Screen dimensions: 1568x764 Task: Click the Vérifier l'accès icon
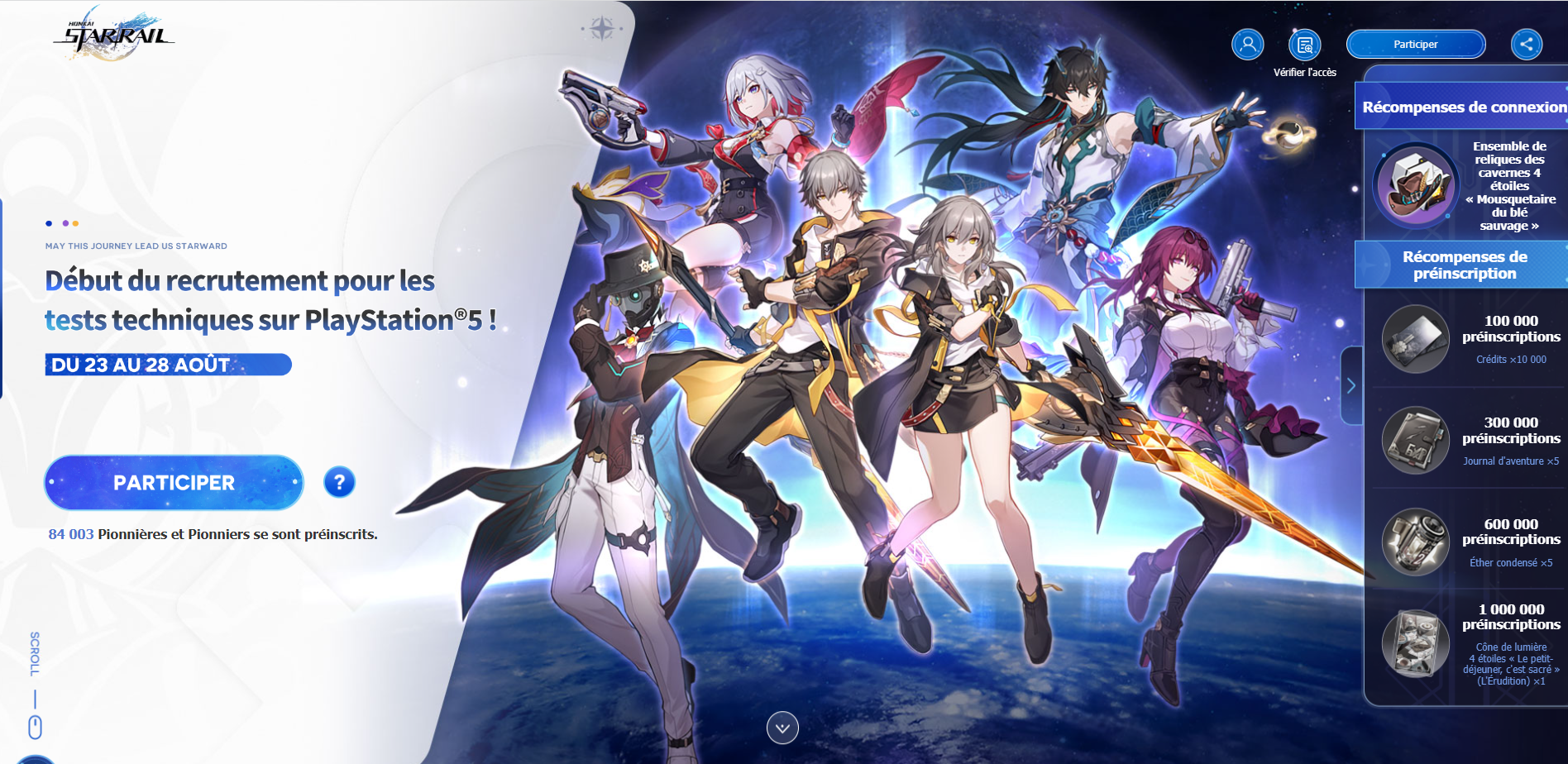(1305, 45)
